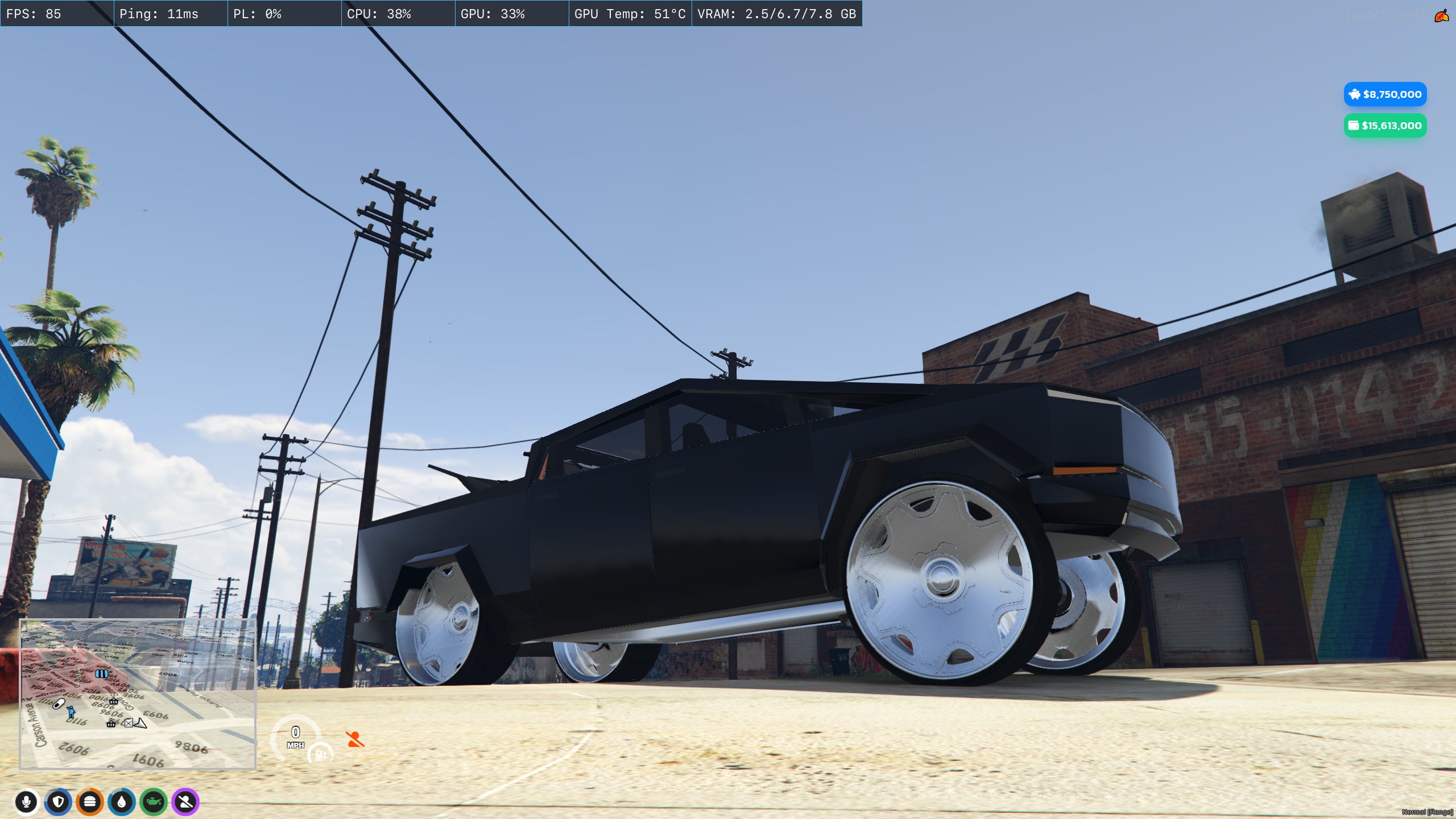Click the jerry can fuel blip on the minimap
Screen dimensions: 1456x819
[x=129, y=724]
